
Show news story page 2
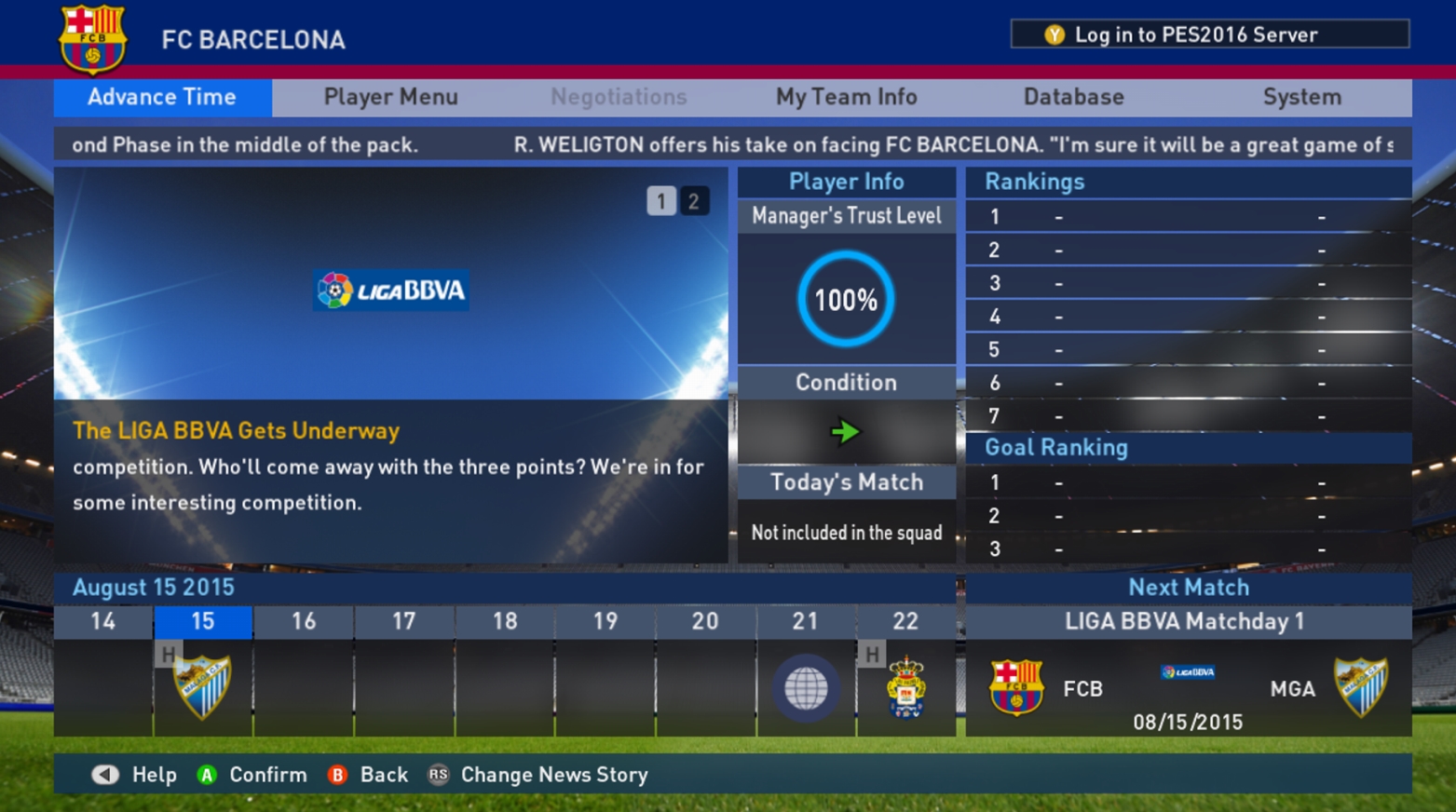click(x=693, y=201)
